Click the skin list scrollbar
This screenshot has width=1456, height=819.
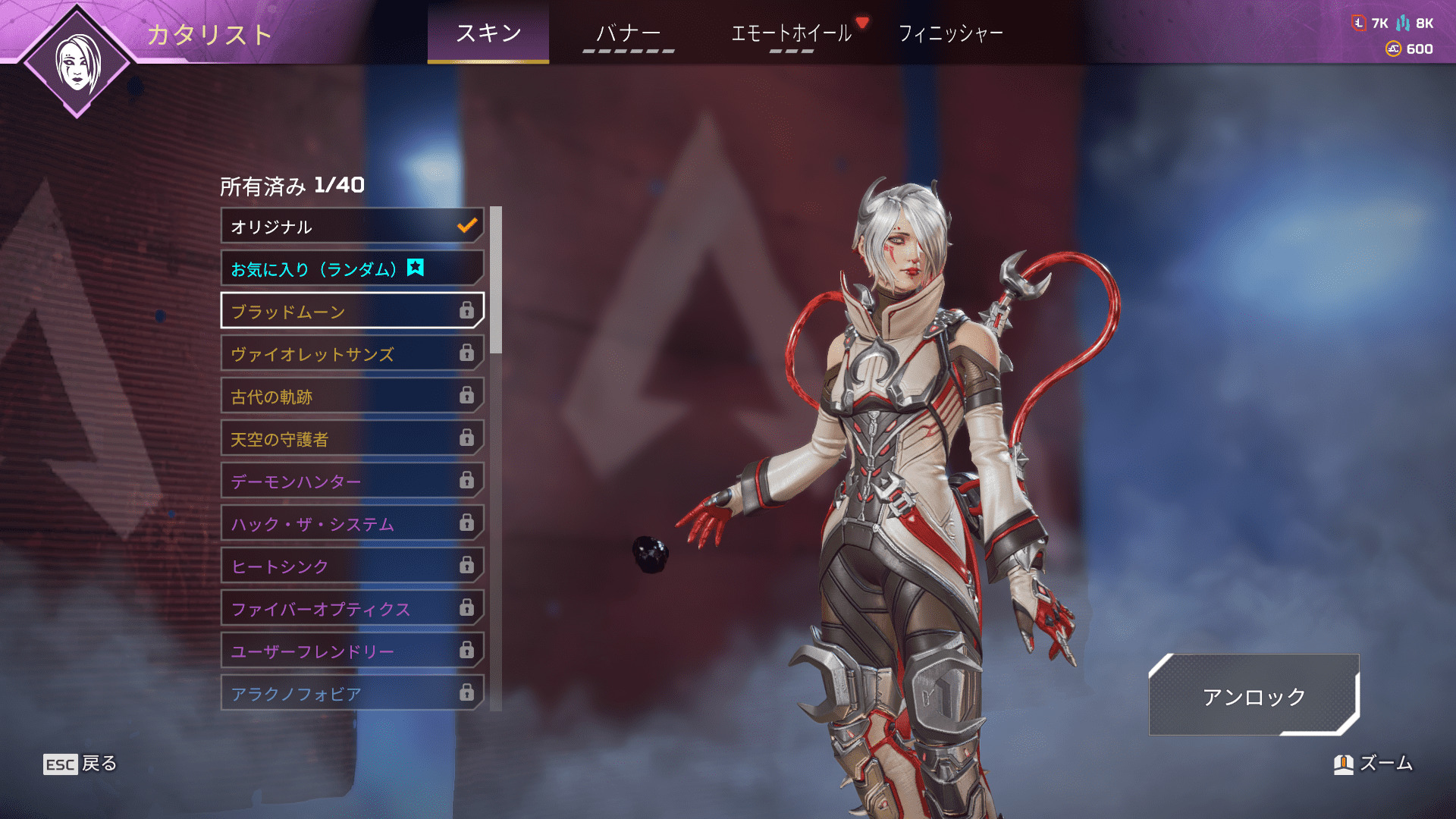[496, 281]
